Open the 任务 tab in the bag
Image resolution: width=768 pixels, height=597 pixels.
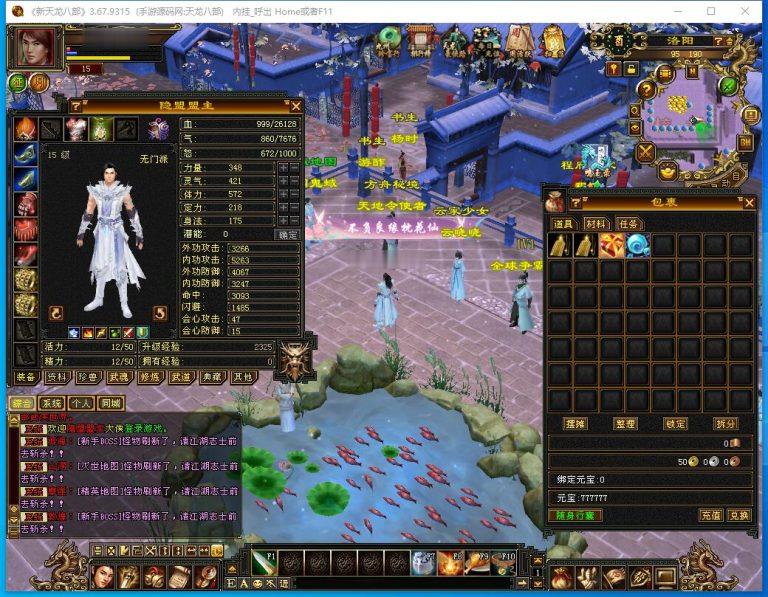[628, 224]
